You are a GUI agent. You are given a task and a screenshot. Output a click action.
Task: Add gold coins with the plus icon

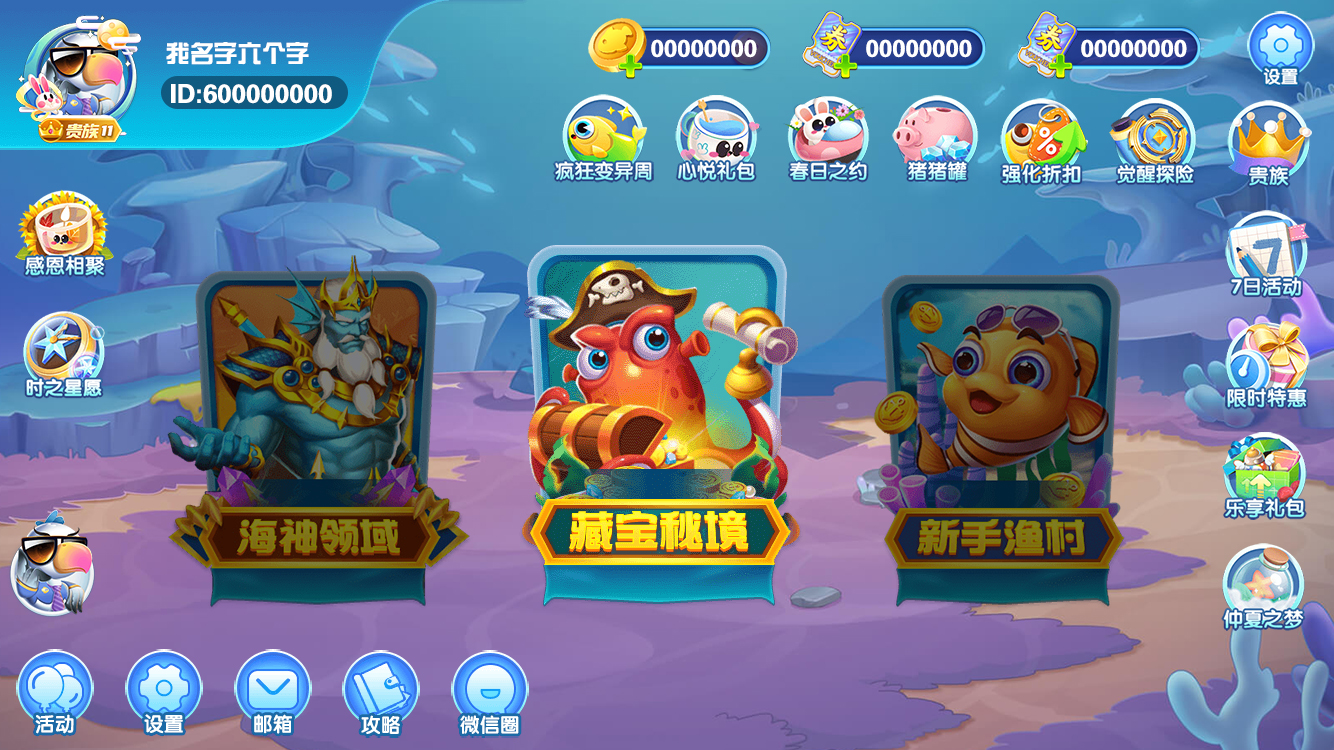[x=631, y=67]
